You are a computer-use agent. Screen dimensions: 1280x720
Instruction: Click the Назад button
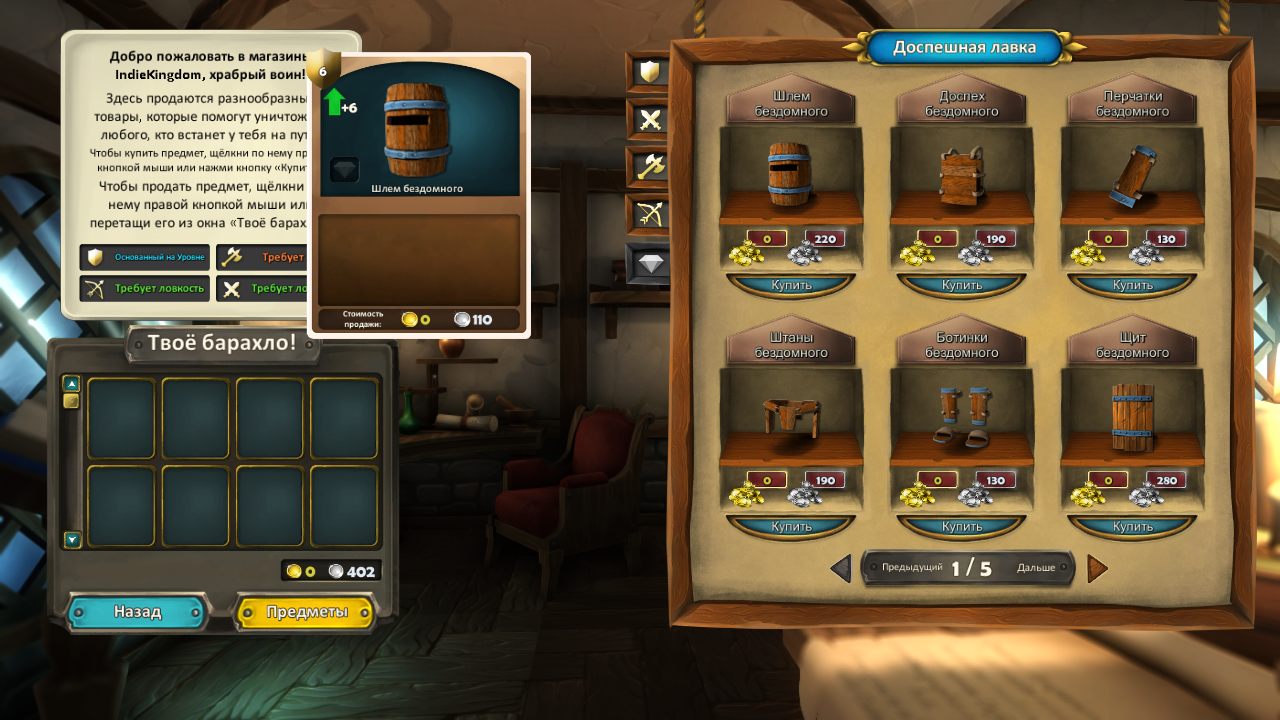tap(137, 611)
